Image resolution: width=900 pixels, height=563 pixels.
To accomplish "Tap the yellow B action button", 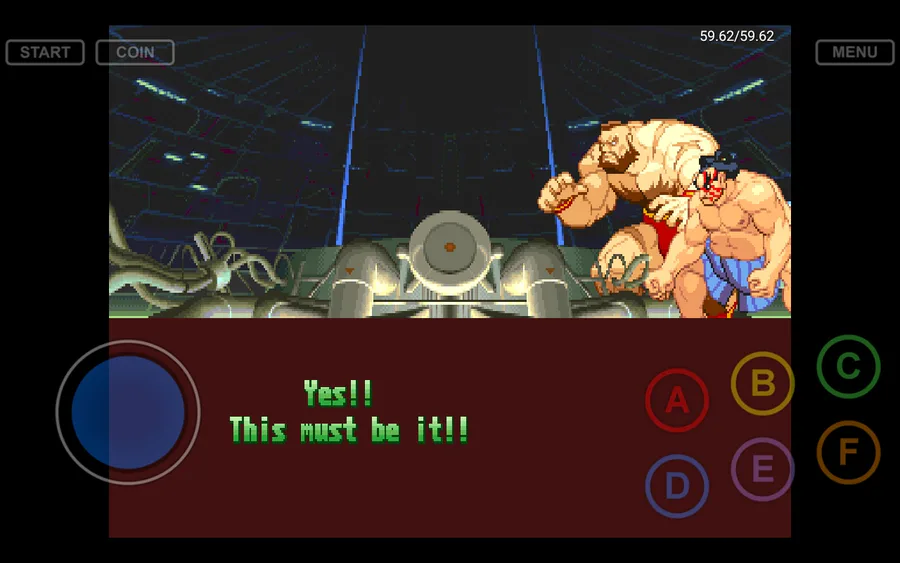I will tap(762, 383).
